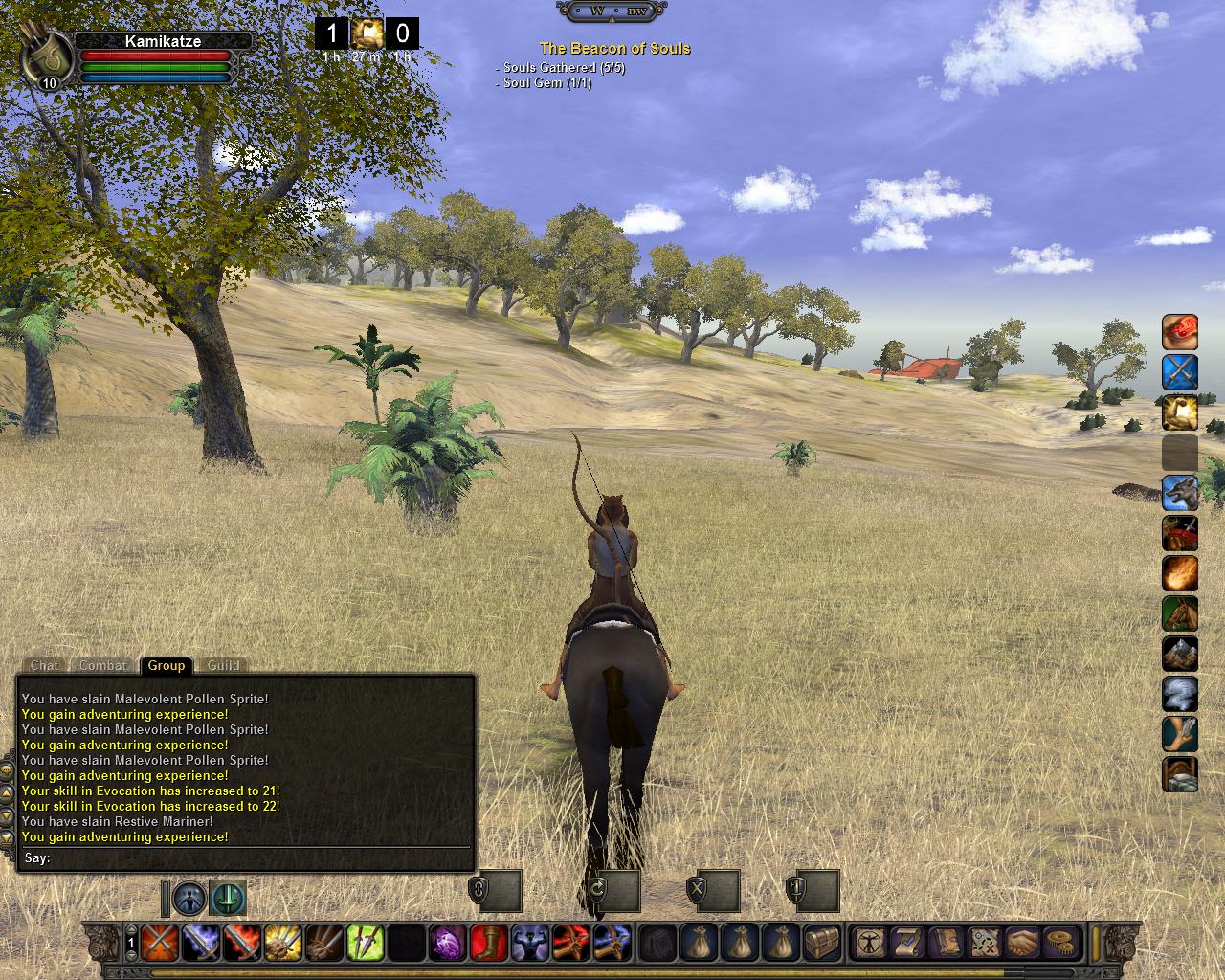Image resolution: width=1225 pixels, height=980 pixels.
Task: Click the compass heading bar
Action: tap(612, 11)
